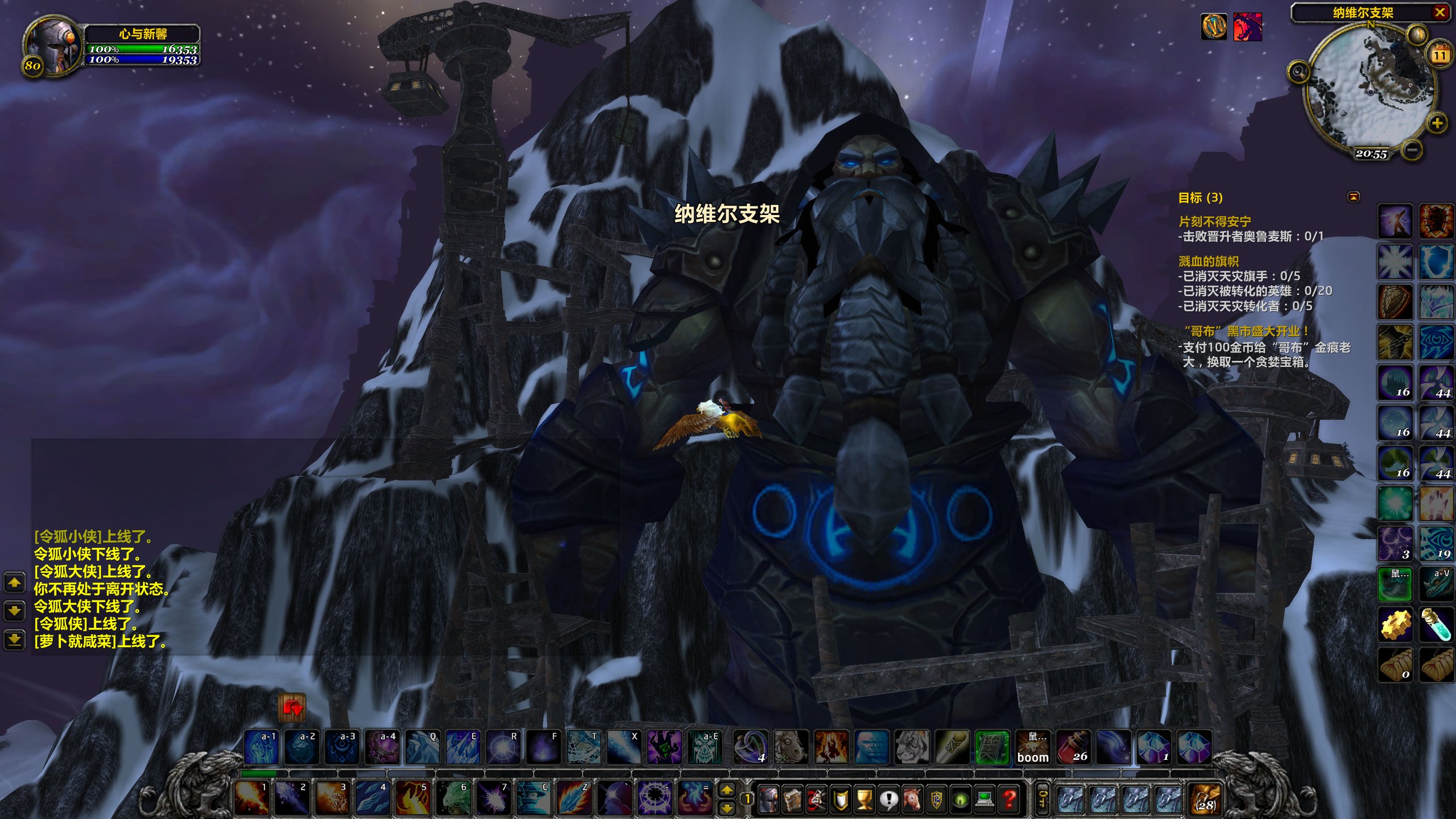Open the calendar showing day 11

pyautogui.click(x=1440, y=55)
